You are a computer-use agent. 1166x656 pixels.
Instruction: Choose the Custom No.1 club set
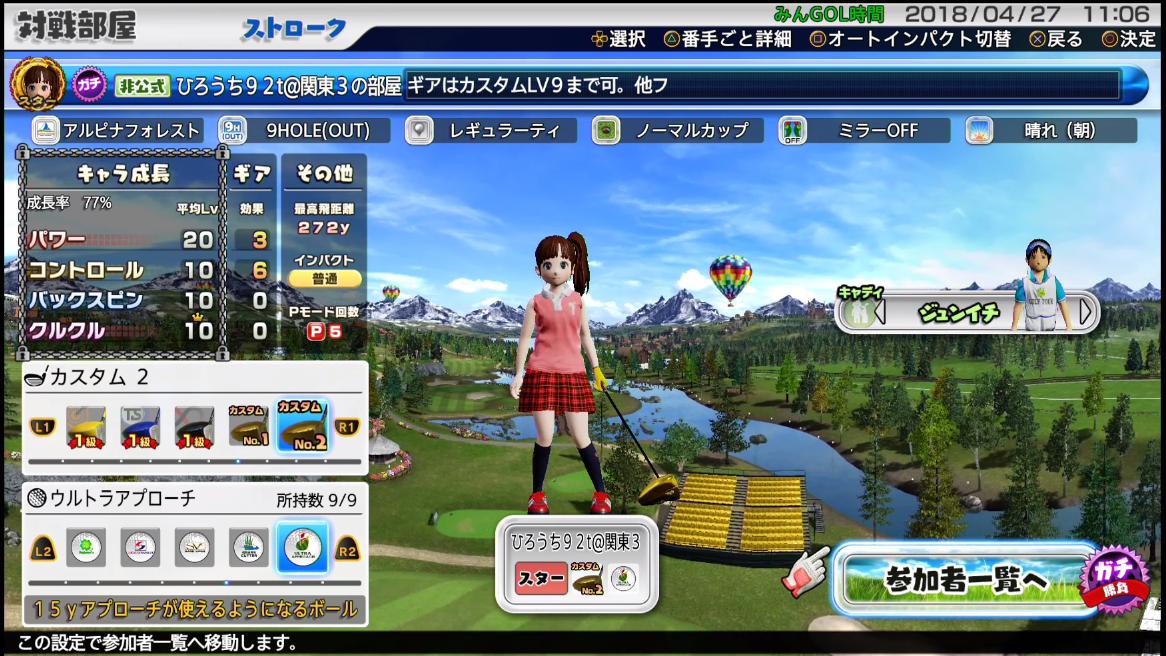tap(248, 427)
